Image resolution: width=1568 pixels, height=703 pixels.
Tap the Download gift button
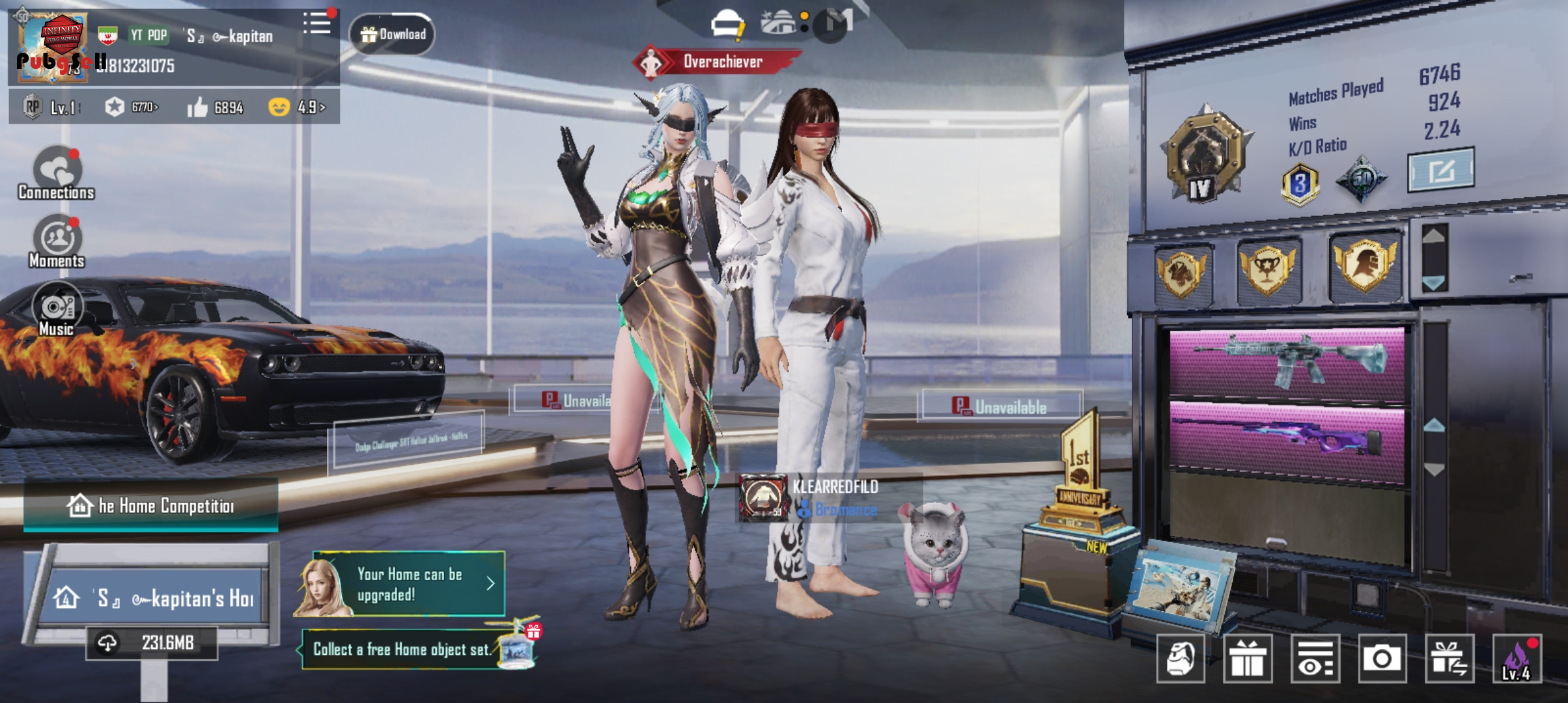(393, 34)
